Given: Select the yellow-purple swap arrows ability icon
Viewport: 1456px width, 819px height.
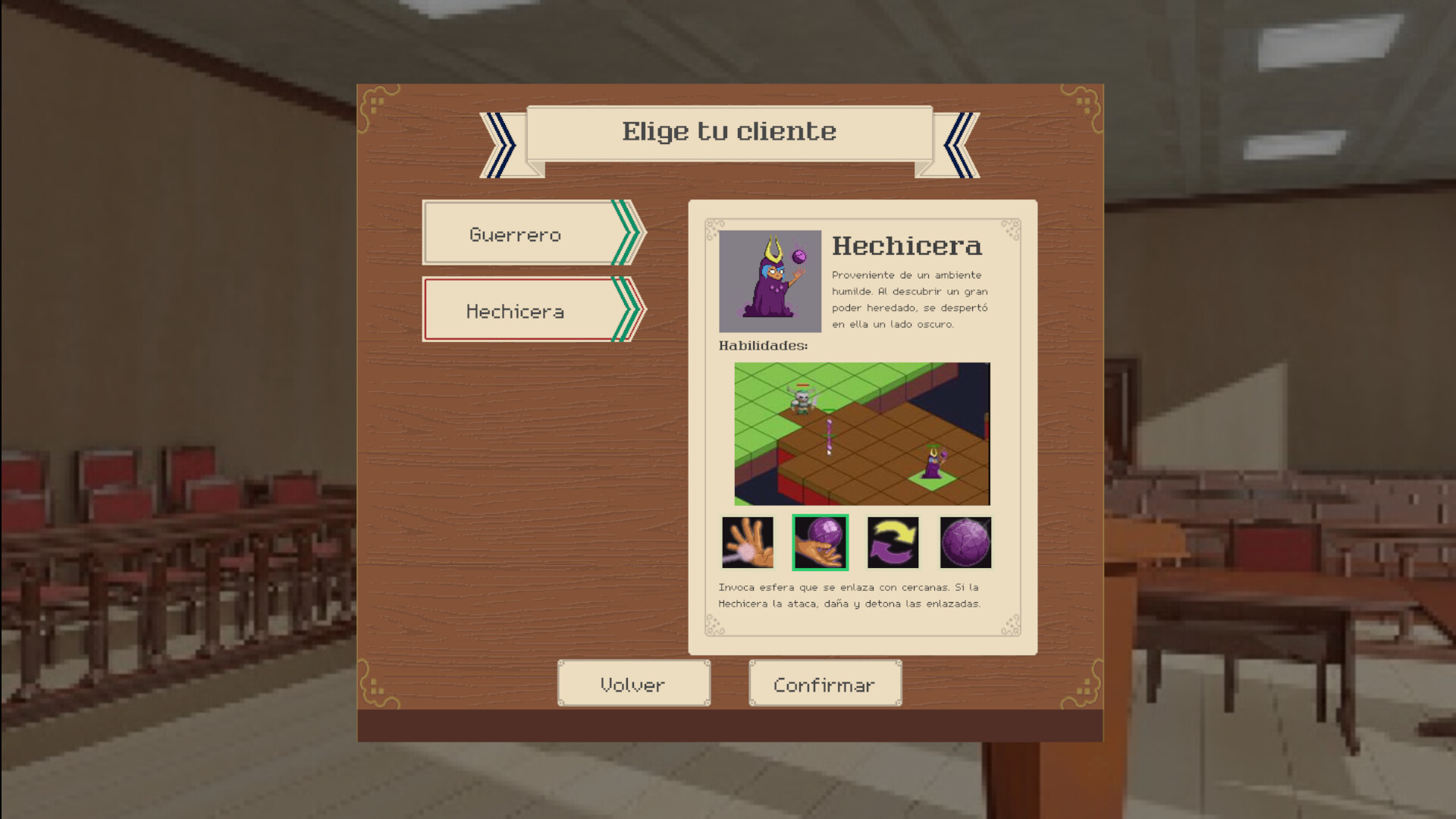Looking at the screenshot, I should tap(893, 542).
